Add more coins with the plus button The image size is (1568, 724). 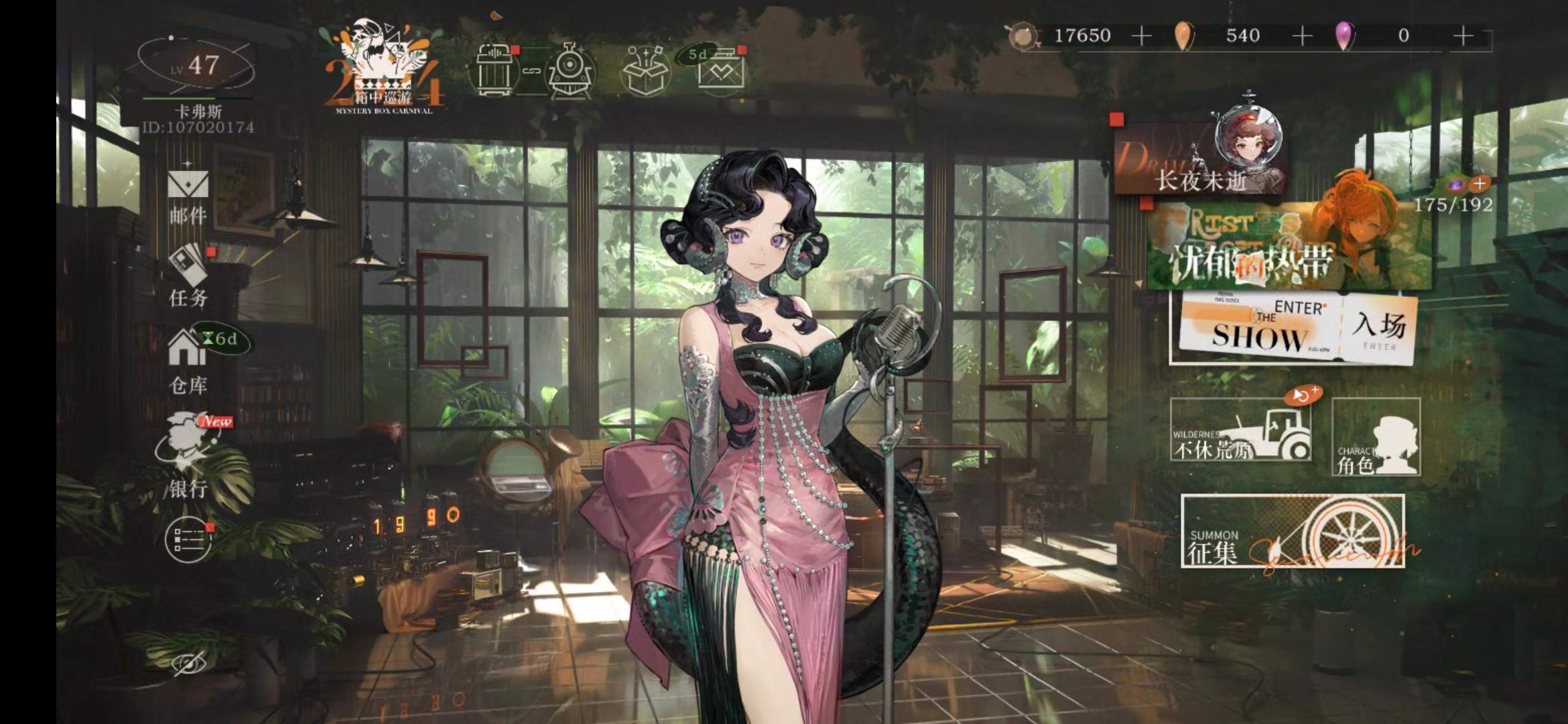[x=1141, y=36]
